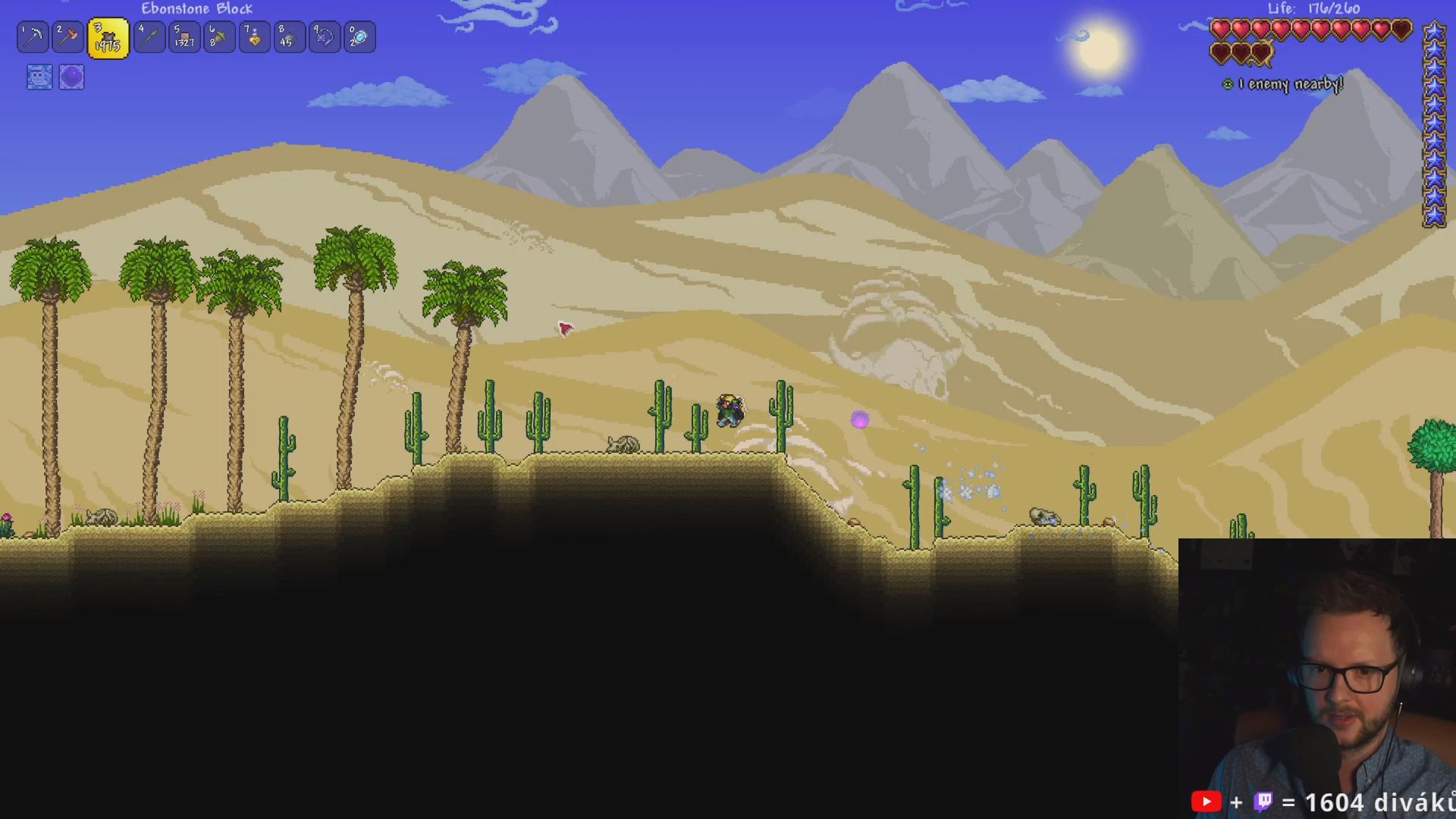
Task: Equip the sparkling whip-like item in slot 9
Action: (324, 37)
